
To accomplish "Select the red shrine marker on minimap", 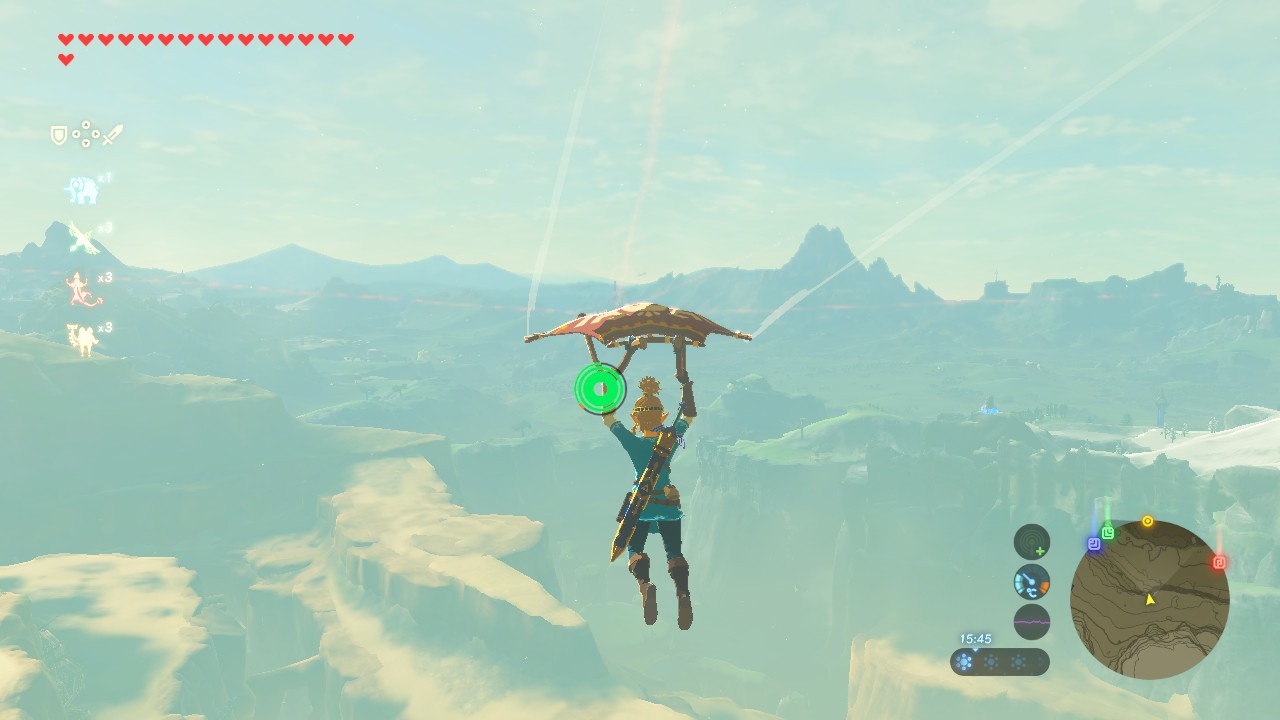I will click(x=1219, y=563).
